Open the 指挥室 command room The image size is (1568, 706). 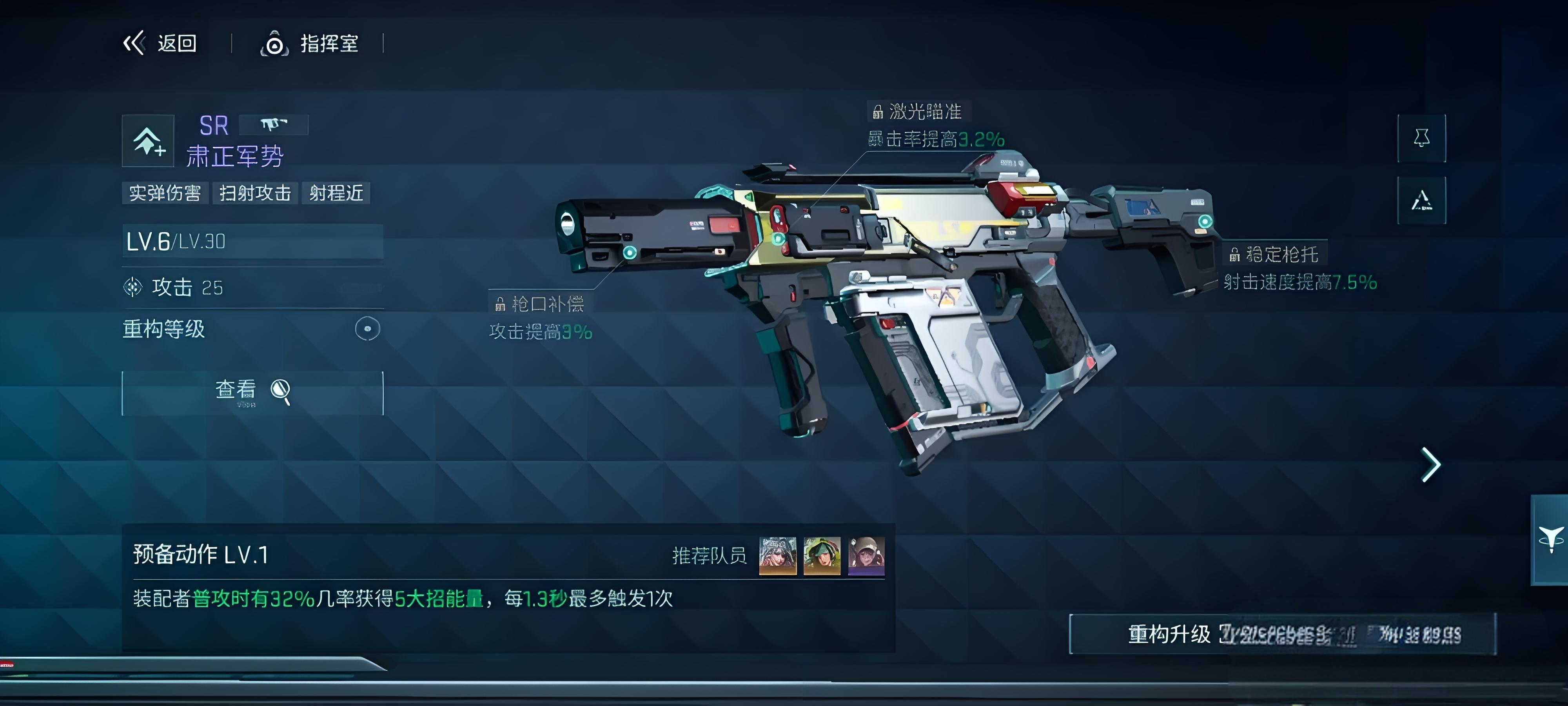pyautogui.click(x=310, y=44)
